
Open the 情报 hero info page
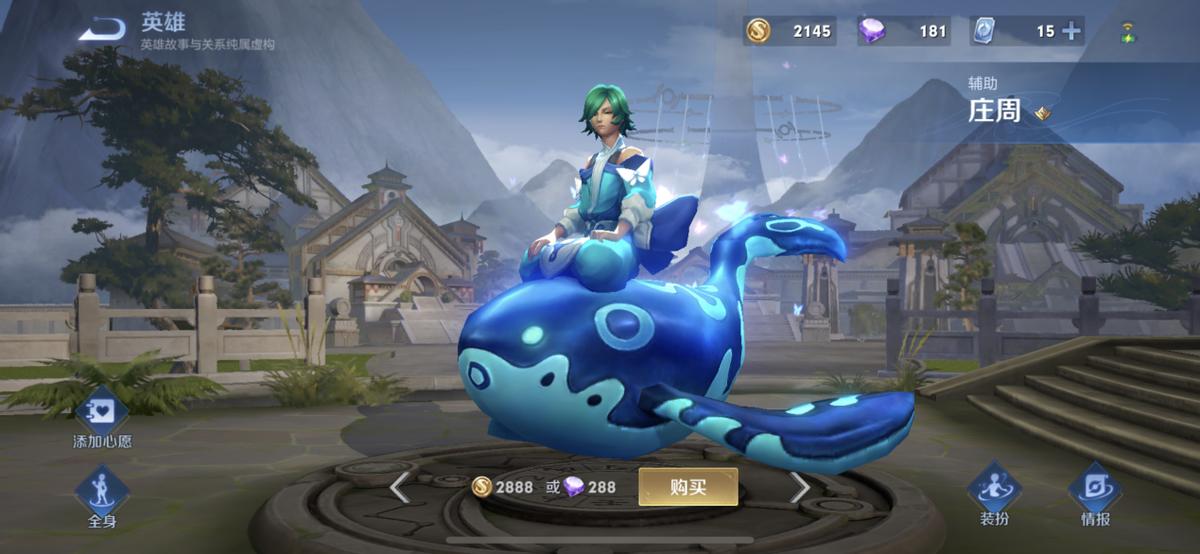(x=1095, y=492)
